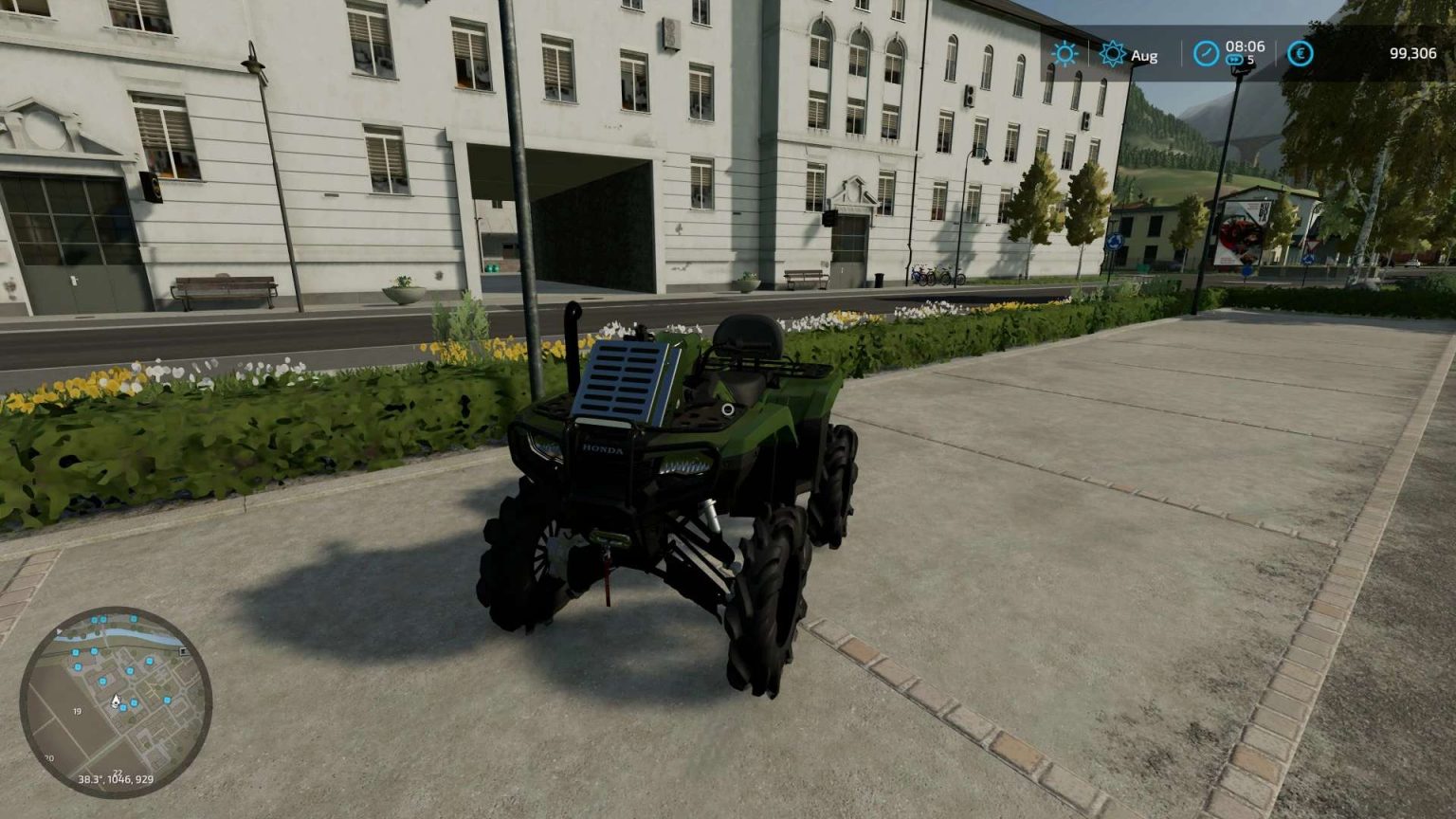
Task: Click the 99,306 money balance
Action: coord(1414,54)
